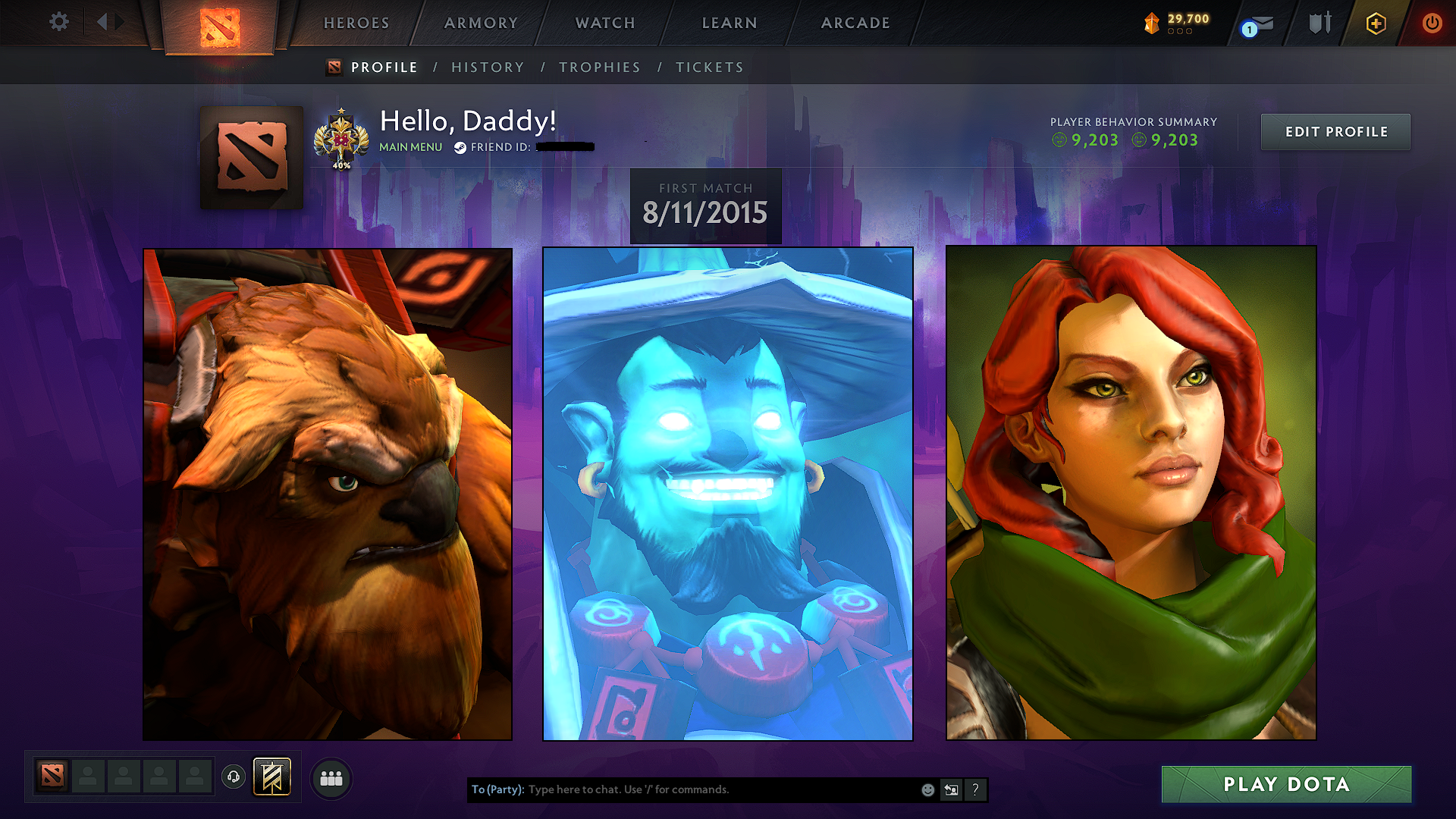Click the forward navigation arrow
This screenshot has width=1456, height=819.
118,22
